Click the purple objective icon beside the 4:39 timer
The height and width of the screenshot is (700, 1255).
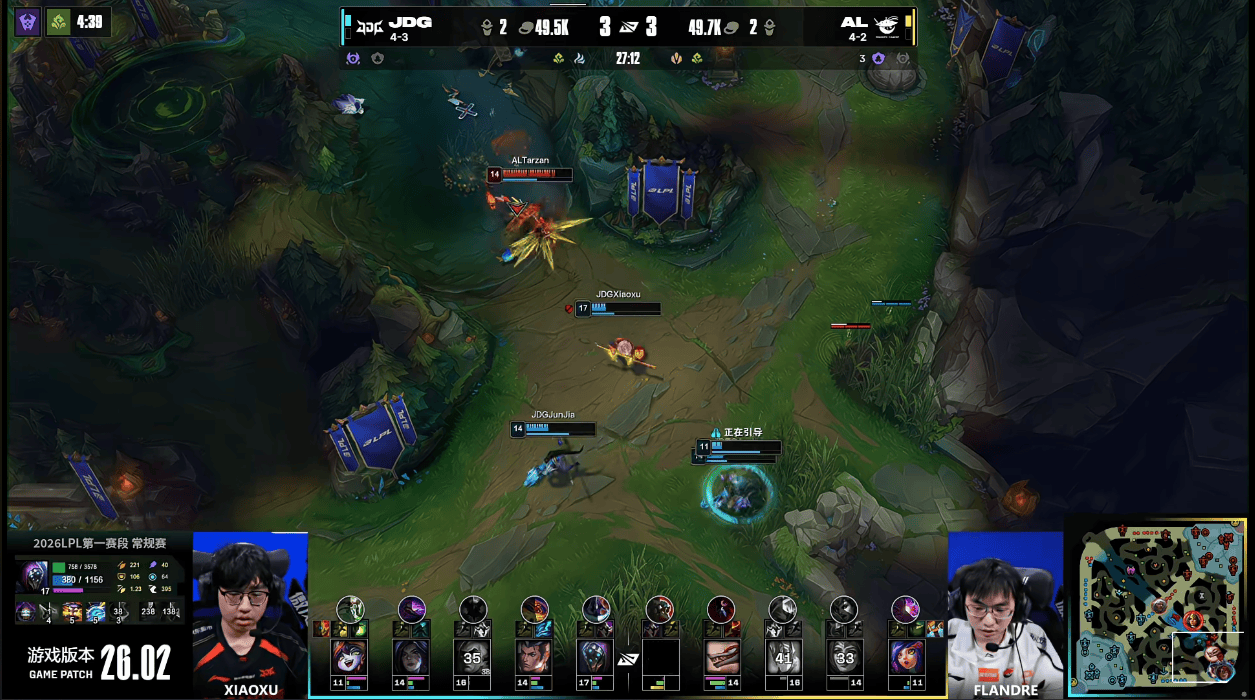point(28,21)
